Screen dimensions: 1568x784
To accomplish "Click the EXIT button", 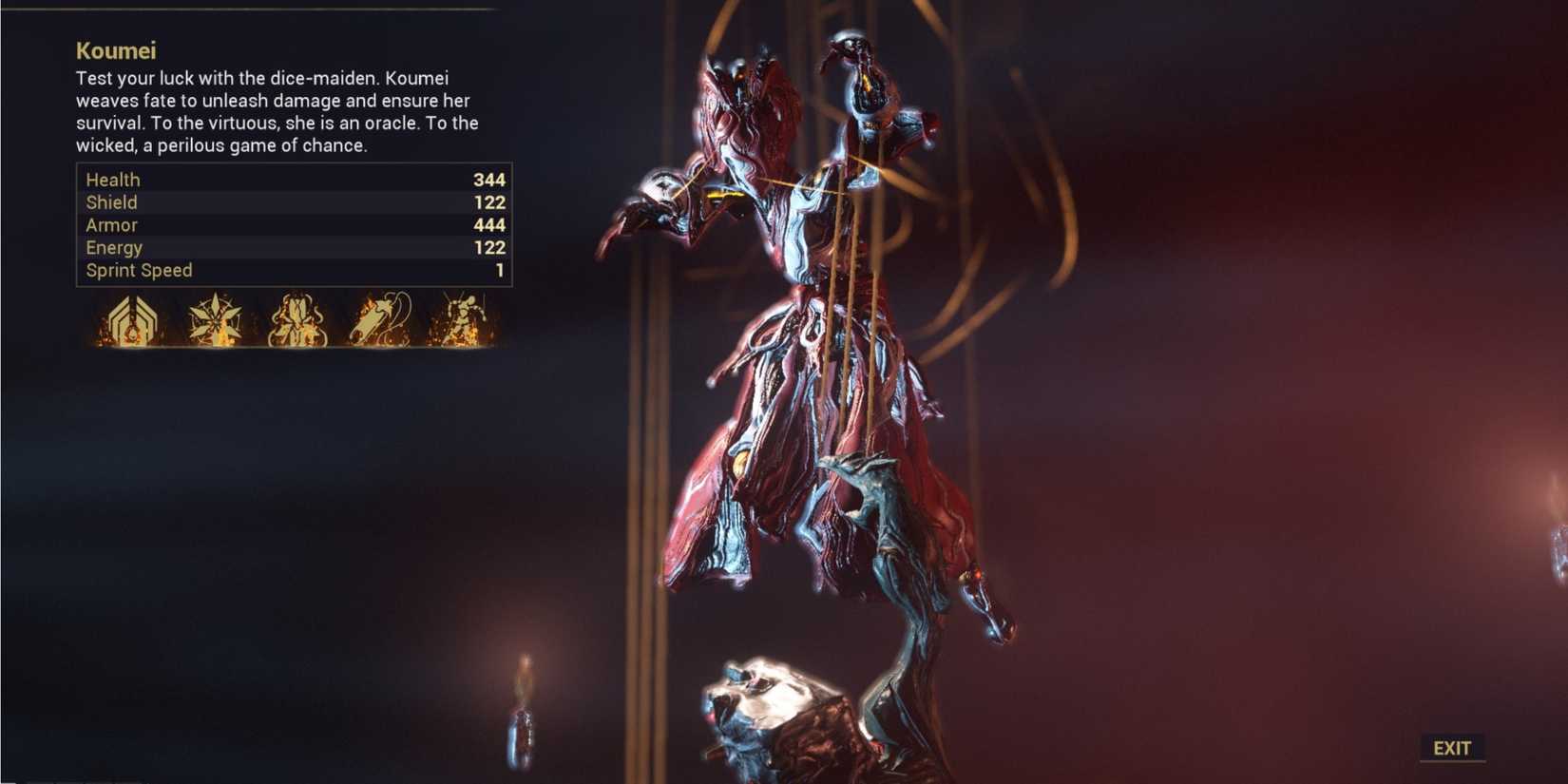I will point(1452,747).
